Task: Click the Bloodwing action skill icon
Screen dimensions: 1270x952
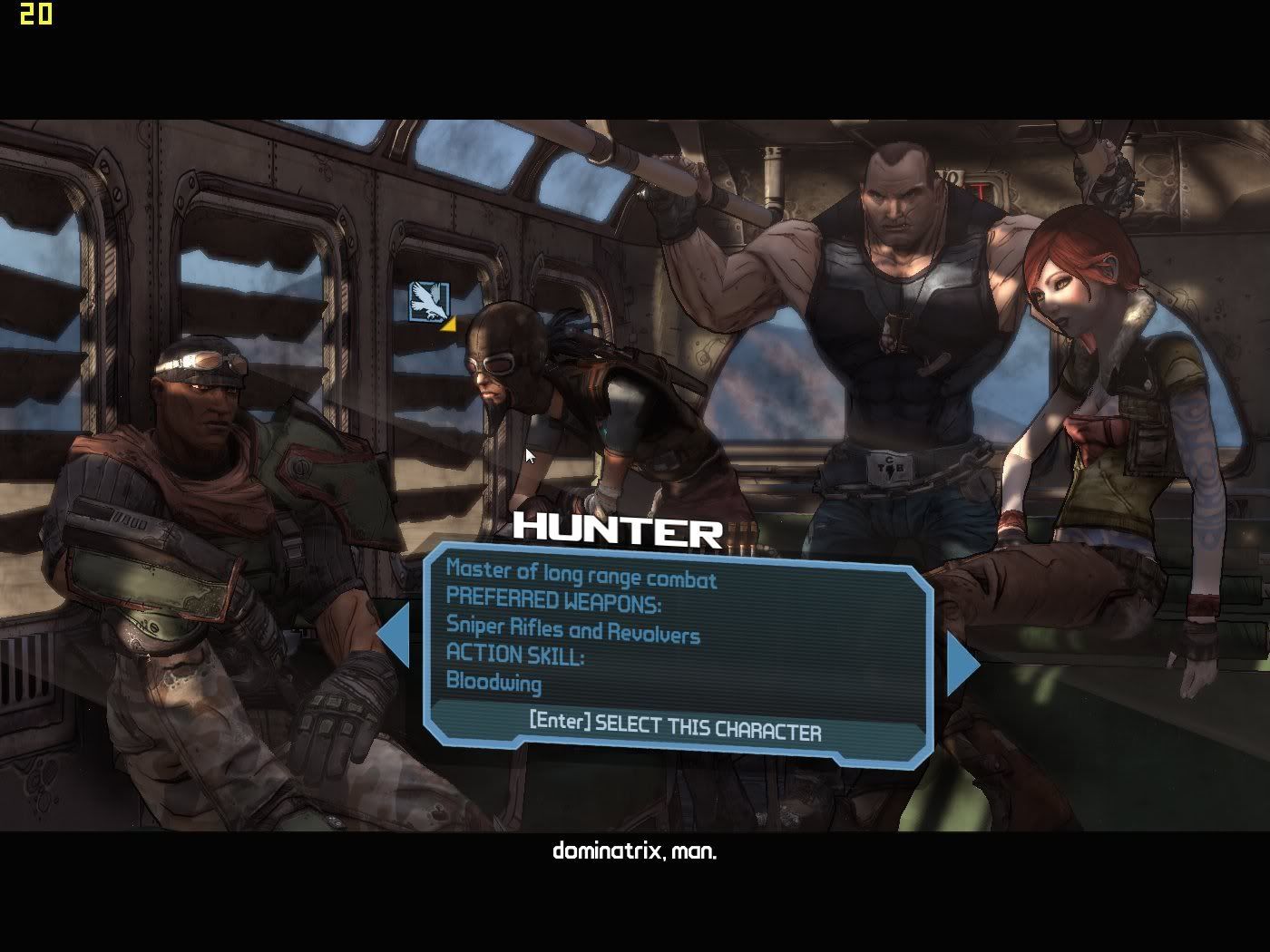Action: coord(429,301)
